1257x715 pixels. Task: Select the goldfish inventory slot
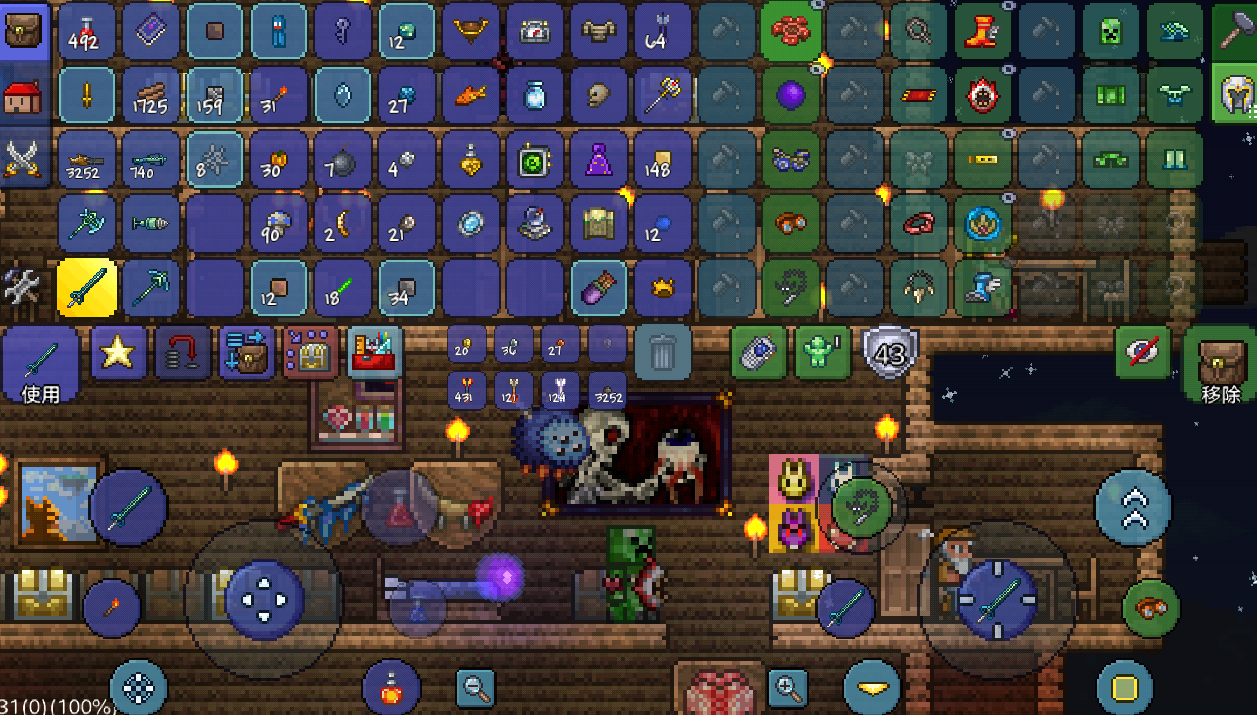(x=470, y=96)
